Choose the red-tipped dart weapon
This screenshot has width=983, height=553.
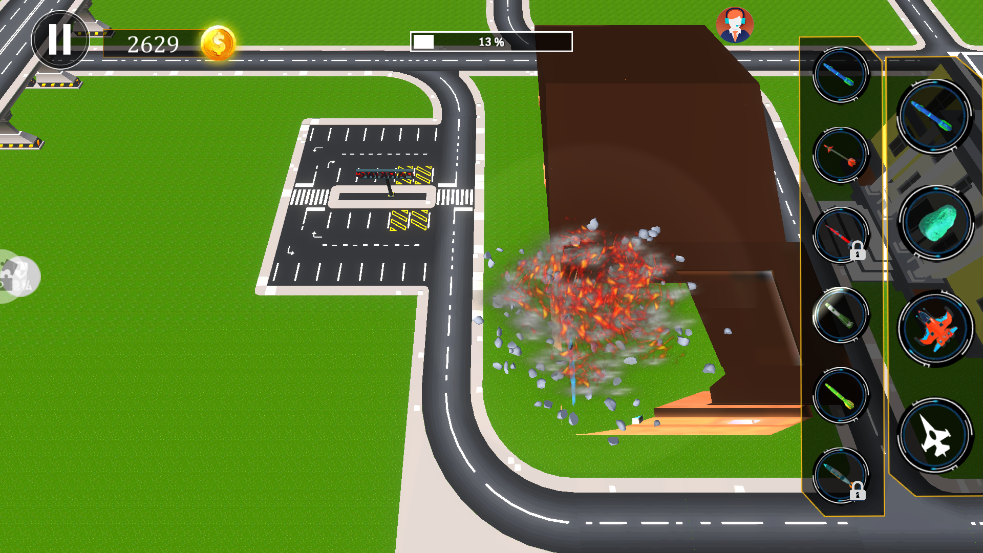(840, 155)
